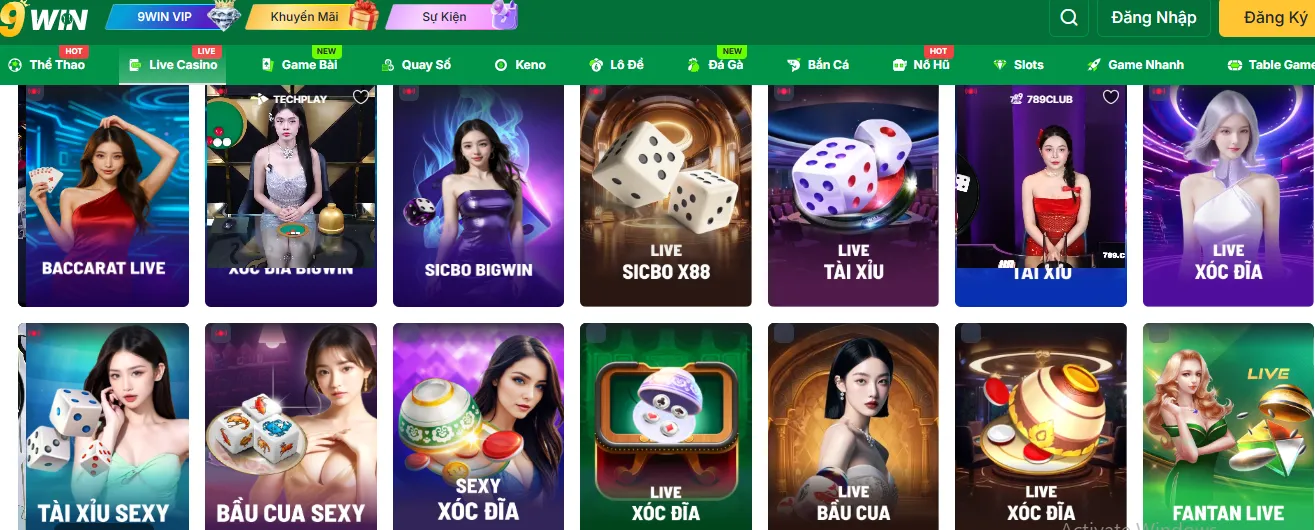Select the Fantan Live game tile
The image size is (1315, 530).
point(1228,426)
